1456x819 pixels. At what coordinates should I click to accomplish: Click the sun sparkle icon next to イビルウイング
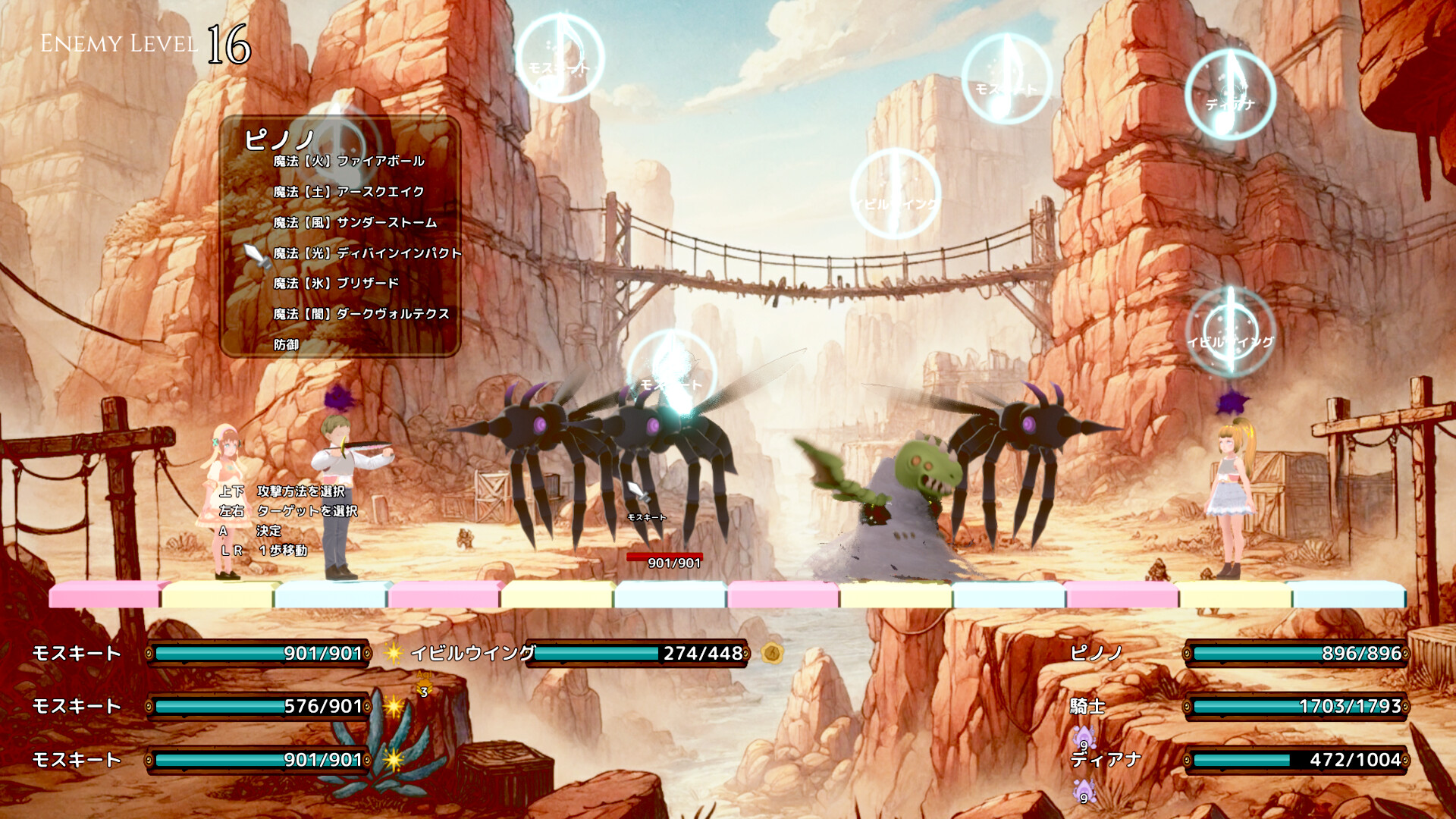point(394,654)
